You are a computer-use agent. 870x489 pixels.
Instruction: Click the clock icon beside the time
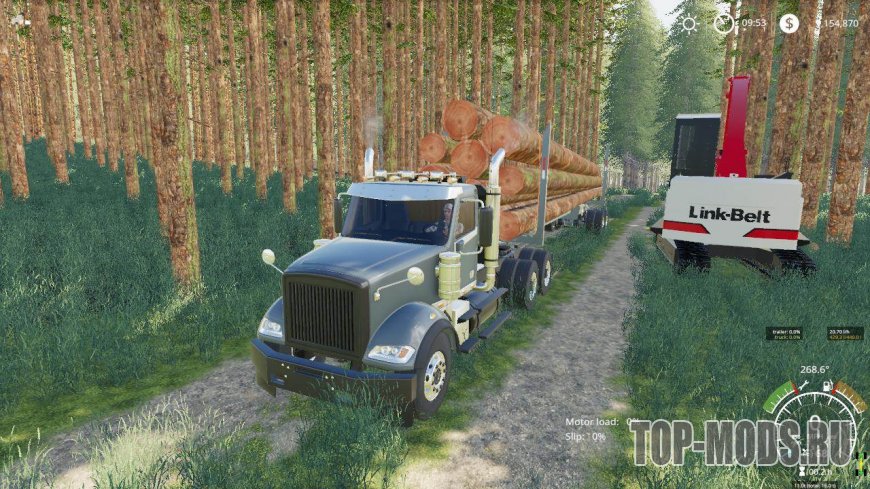point(723,23)
